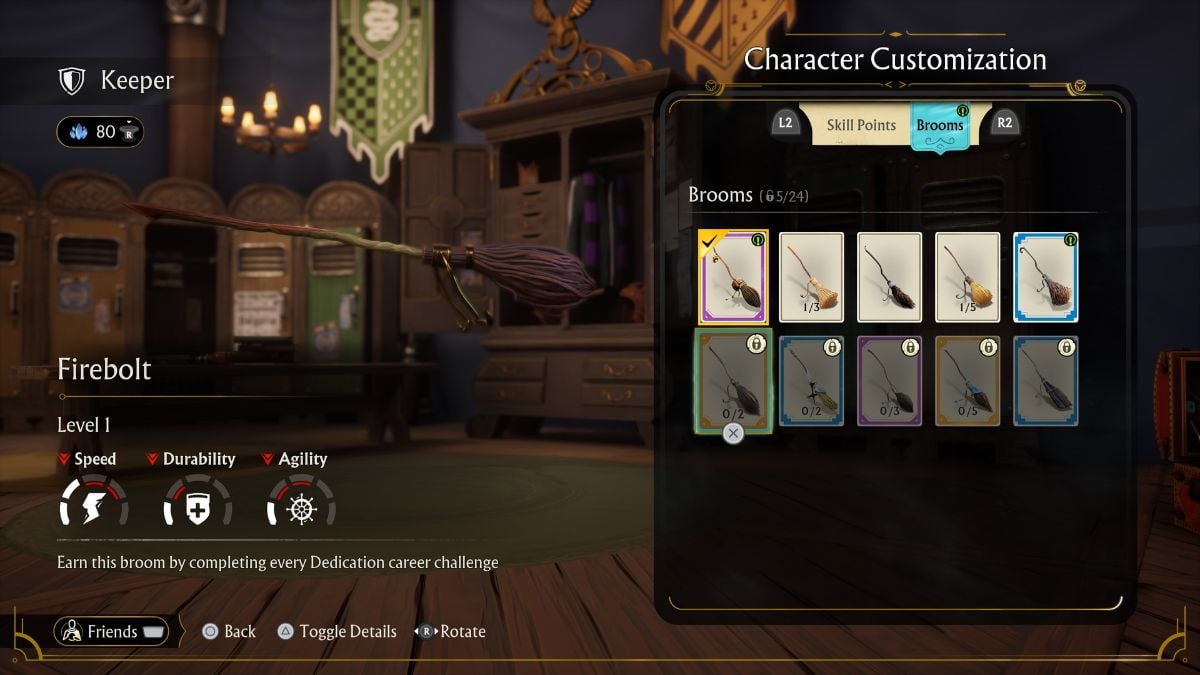Select the highlighted locked Firebolt card
The width and height of the screenshot is (1200, 675).
pos(733,381)
